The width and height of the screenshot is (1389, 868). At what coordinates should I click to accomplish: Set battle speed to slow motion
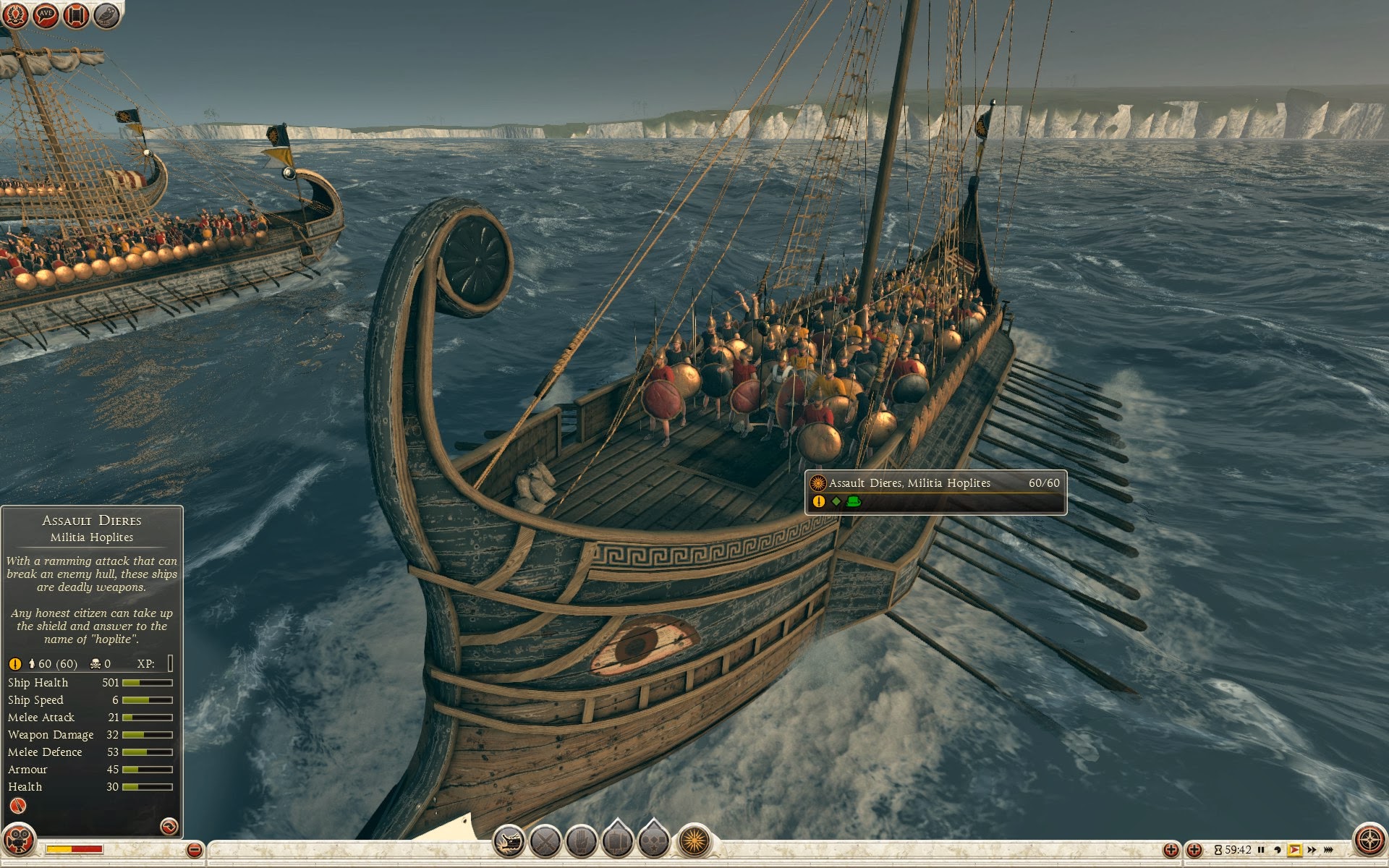coord(1277,850)
